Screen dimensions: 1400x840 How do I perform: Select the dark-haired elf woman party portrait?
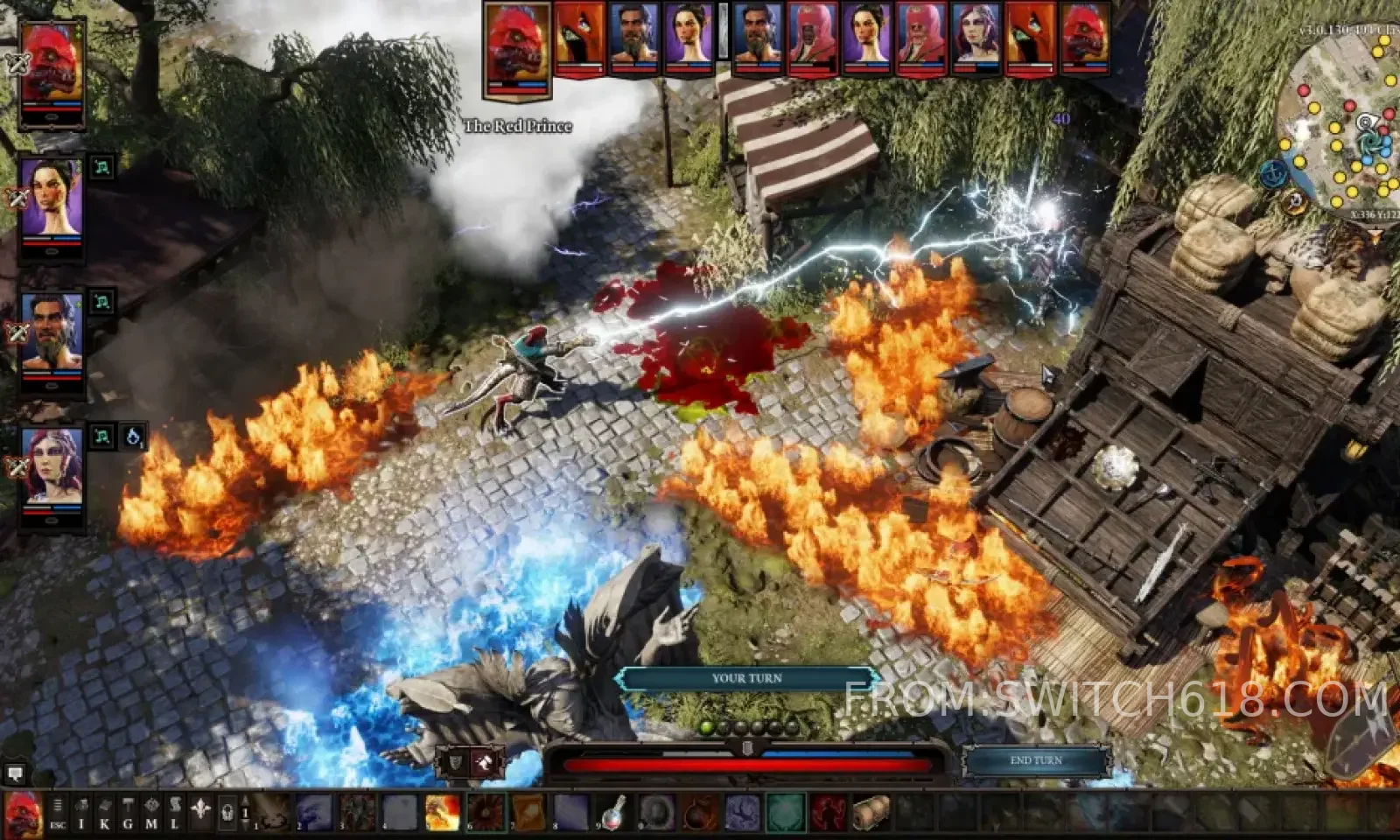tap(52, 199)
